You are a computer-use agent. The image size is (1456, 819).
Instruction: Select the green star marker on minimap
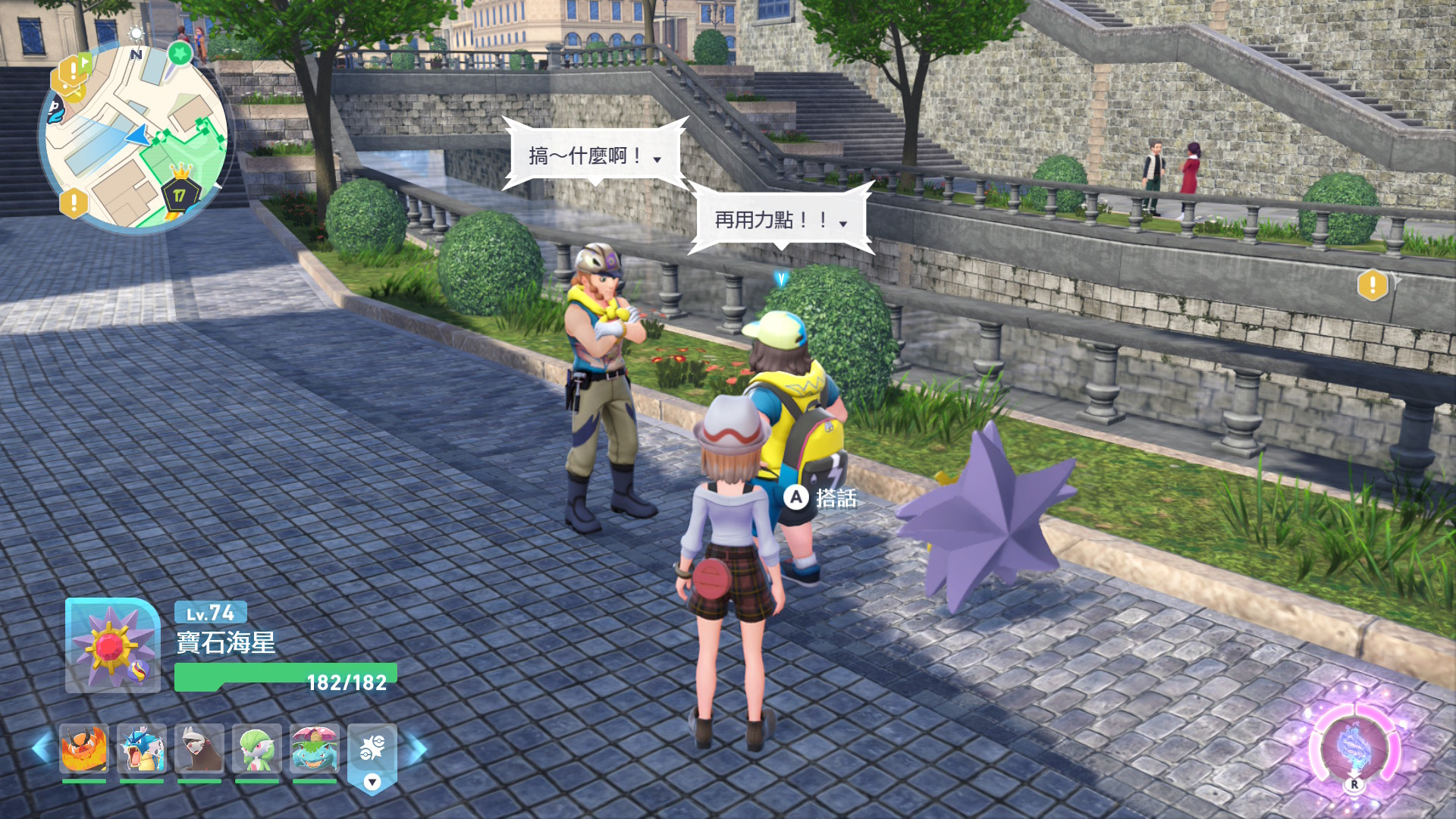(x=180, y=54)
